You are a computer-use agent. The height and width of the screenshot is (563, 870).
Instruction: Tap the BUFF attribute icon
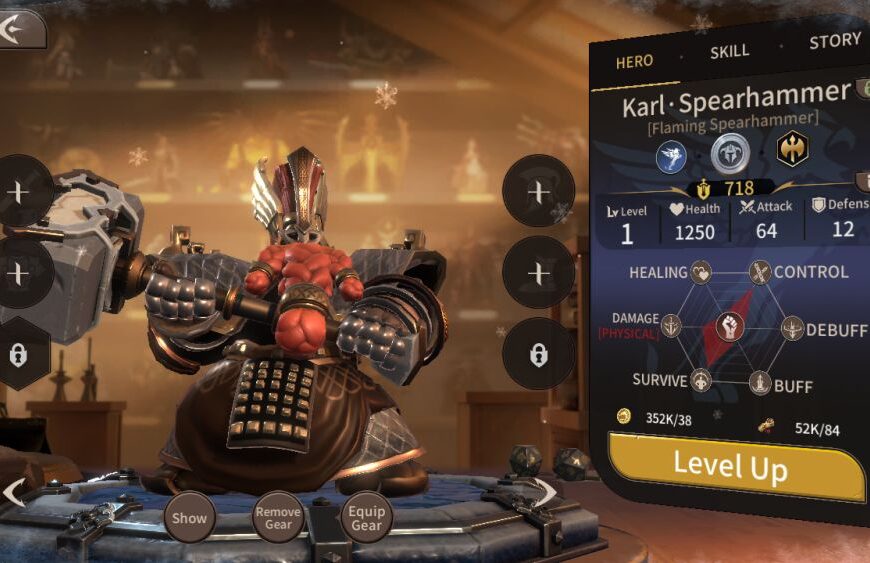coord(761,382)
